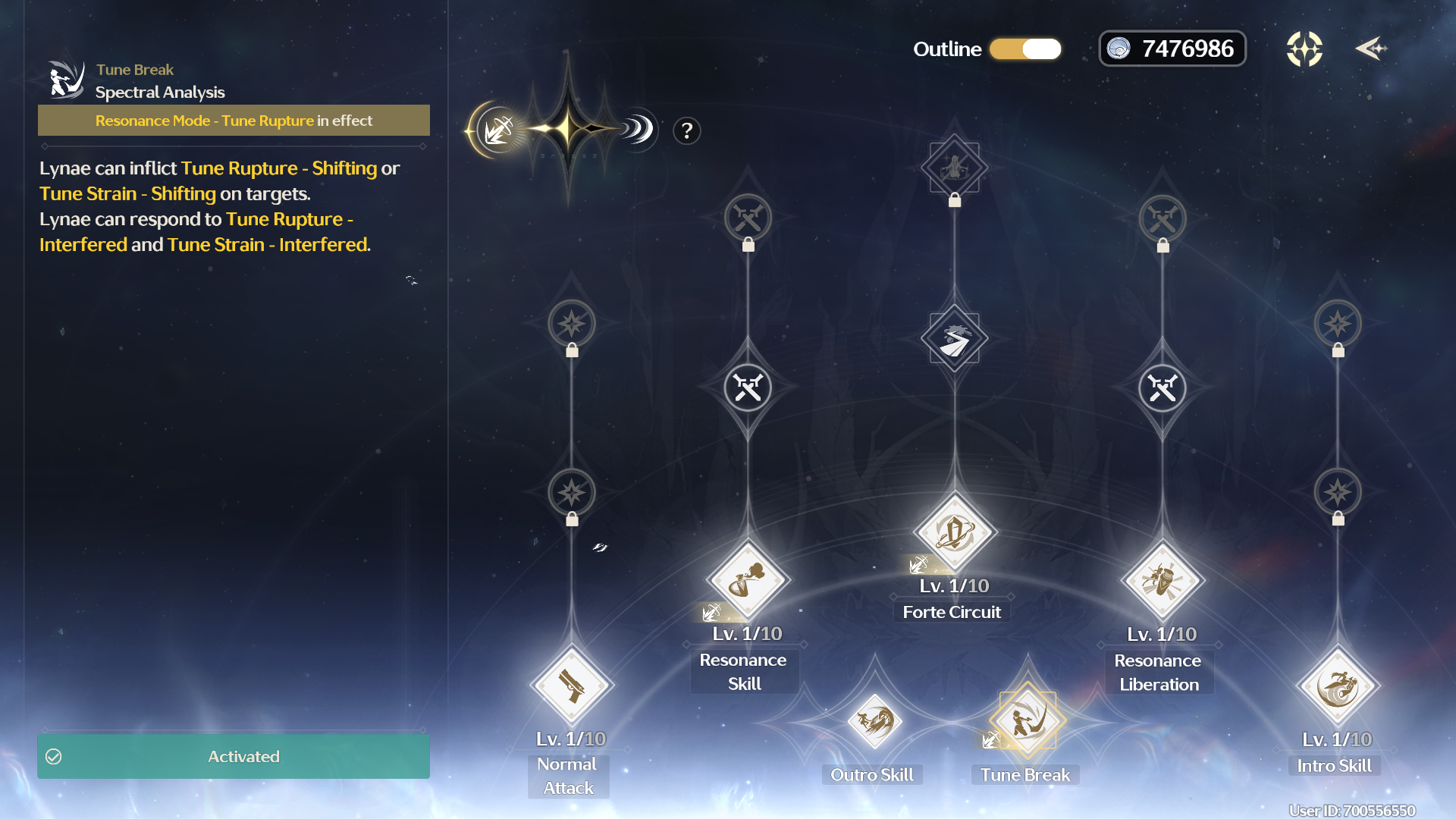Go back with the arrow button
Image resolution: width=1456 pixels, height=819 pixels.
click(1370, 49)
